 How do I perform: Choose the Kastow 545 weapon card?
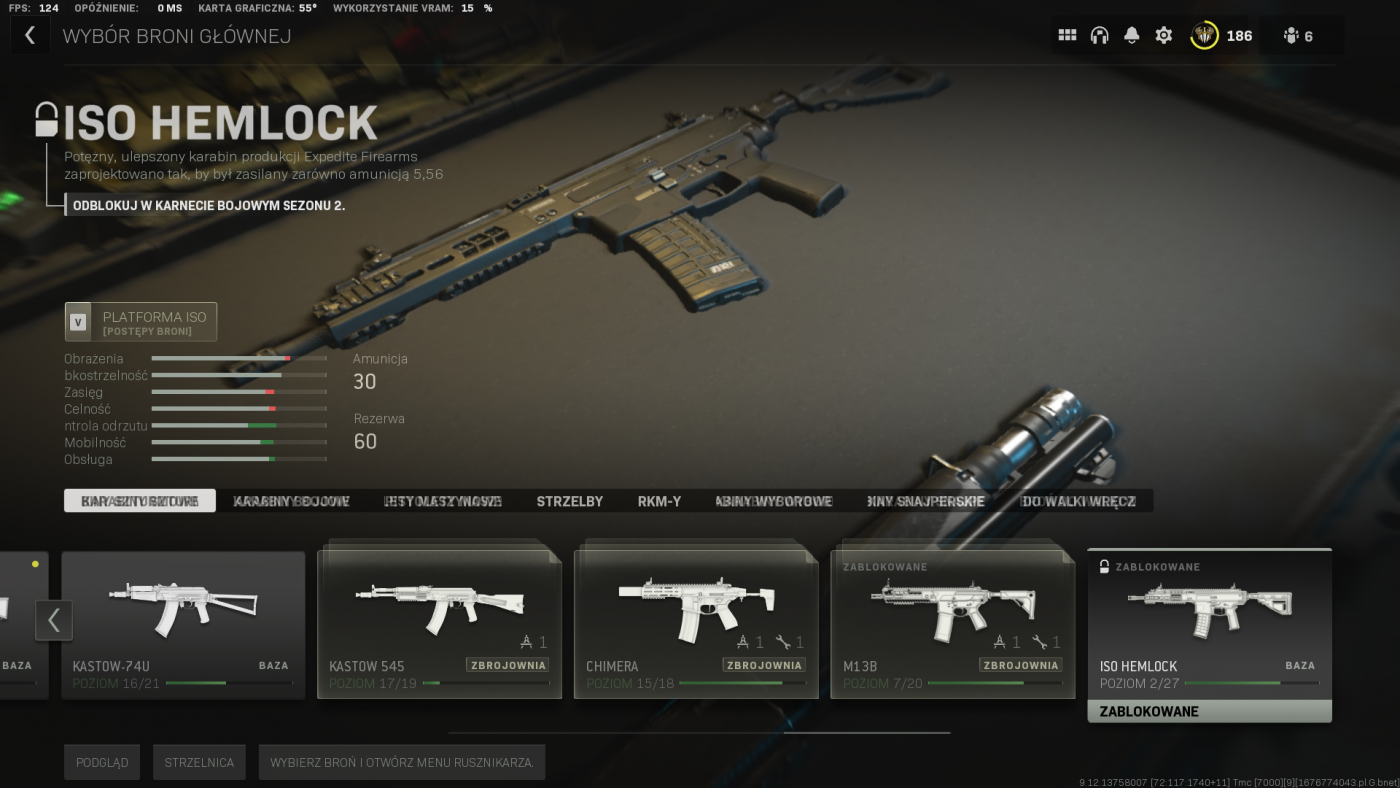pyautogui.click(x=439, y=624)
